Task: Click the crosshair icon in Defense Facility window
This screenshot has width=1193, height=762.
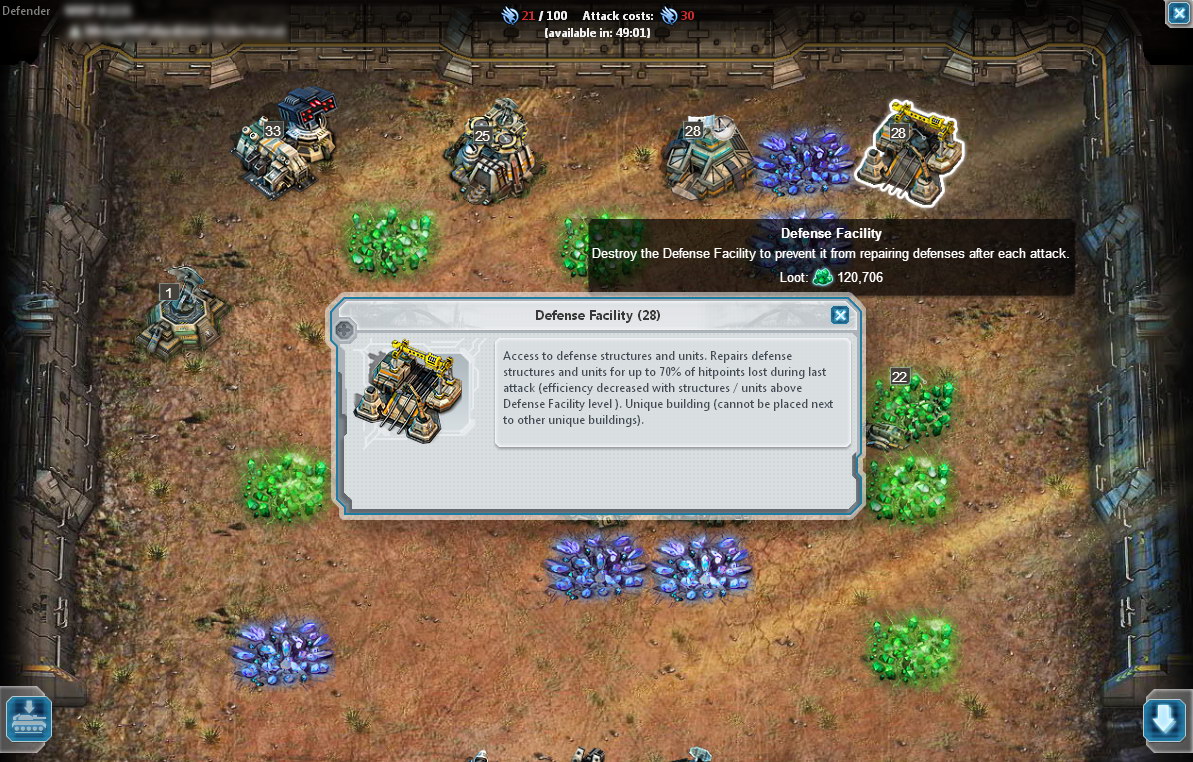Action: point(345,330)
